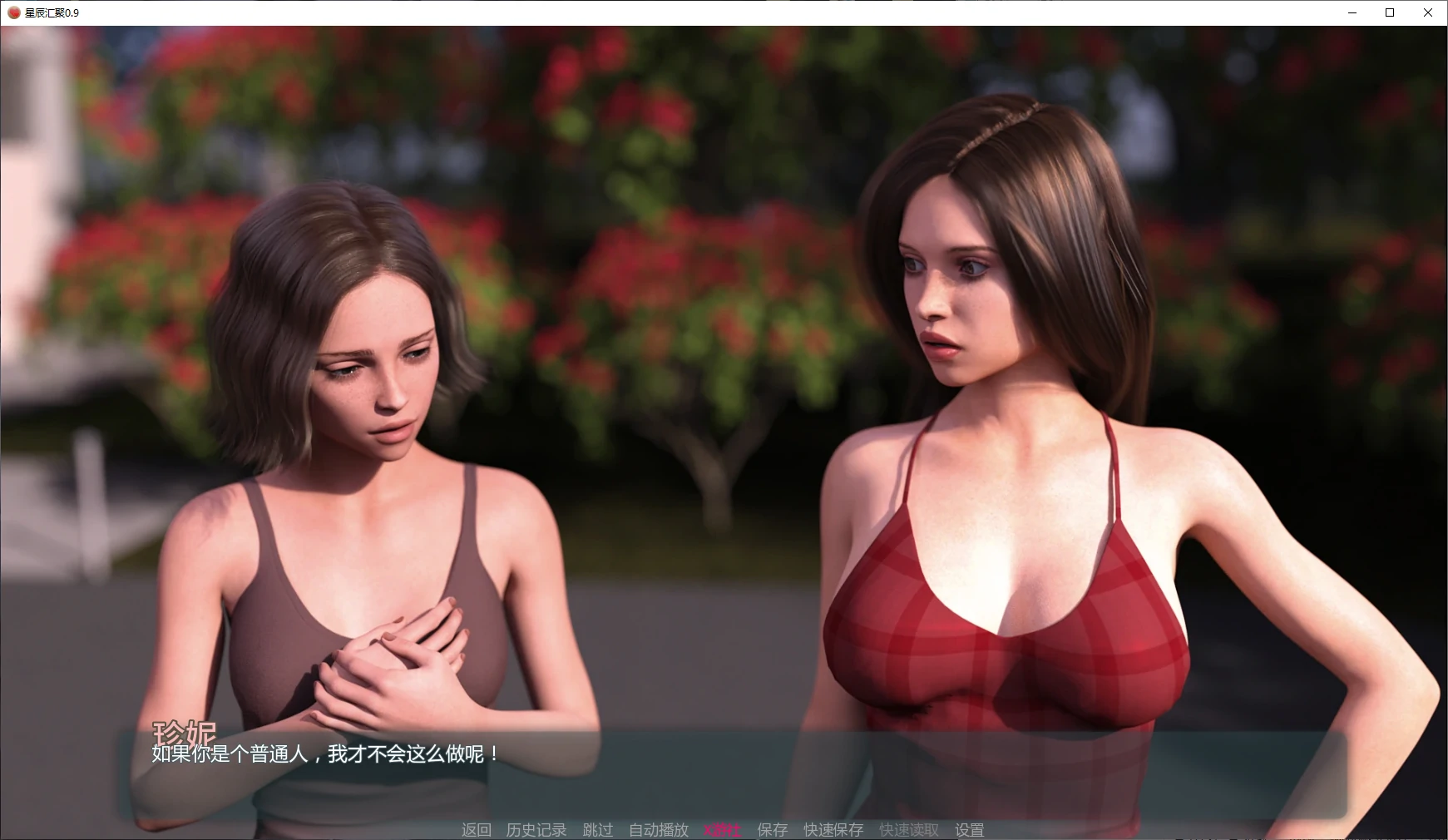This screenshot has width=1448, height=840.
Task: Open the 设置 settings menu
Action: coord(969,829)
